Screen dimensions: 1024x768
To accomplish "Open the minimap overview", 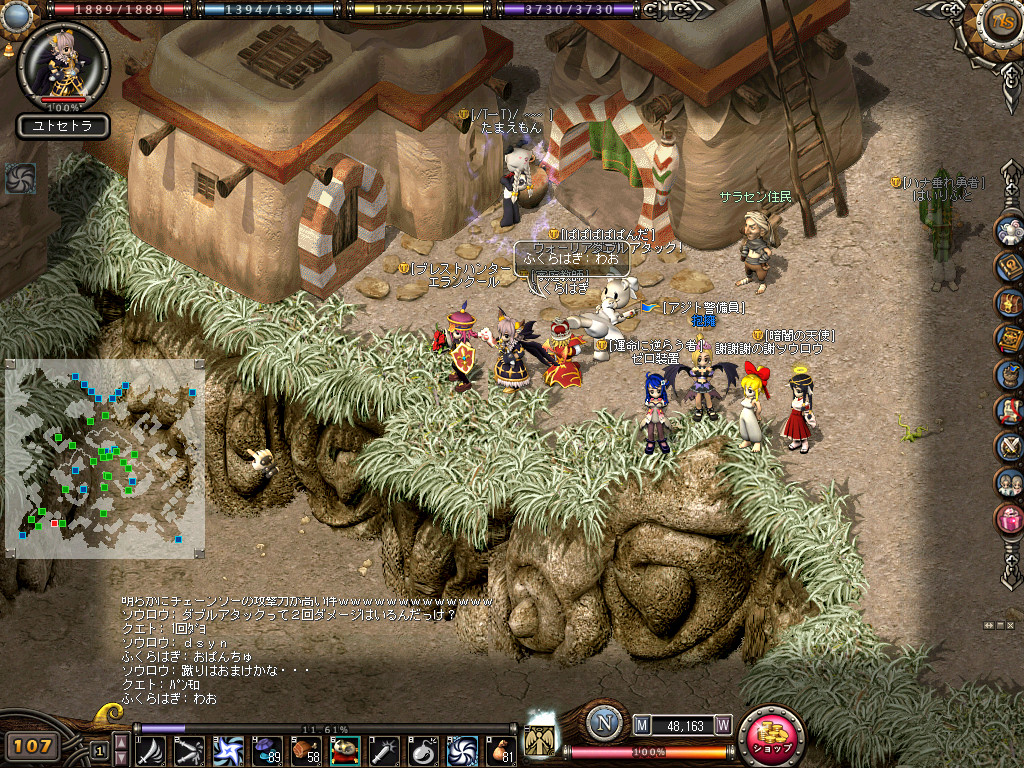I will click(105, 458).
